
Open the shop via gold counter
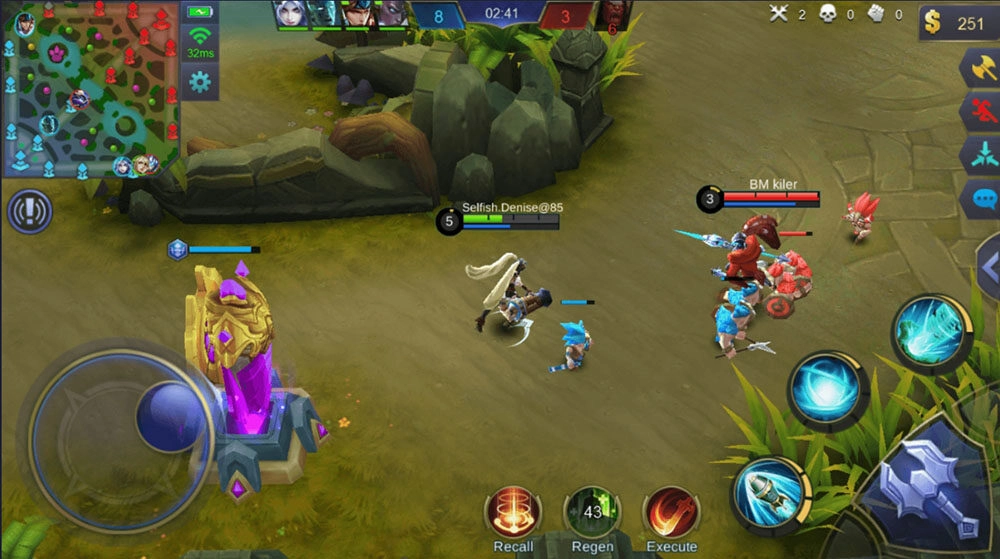(957, 24)
